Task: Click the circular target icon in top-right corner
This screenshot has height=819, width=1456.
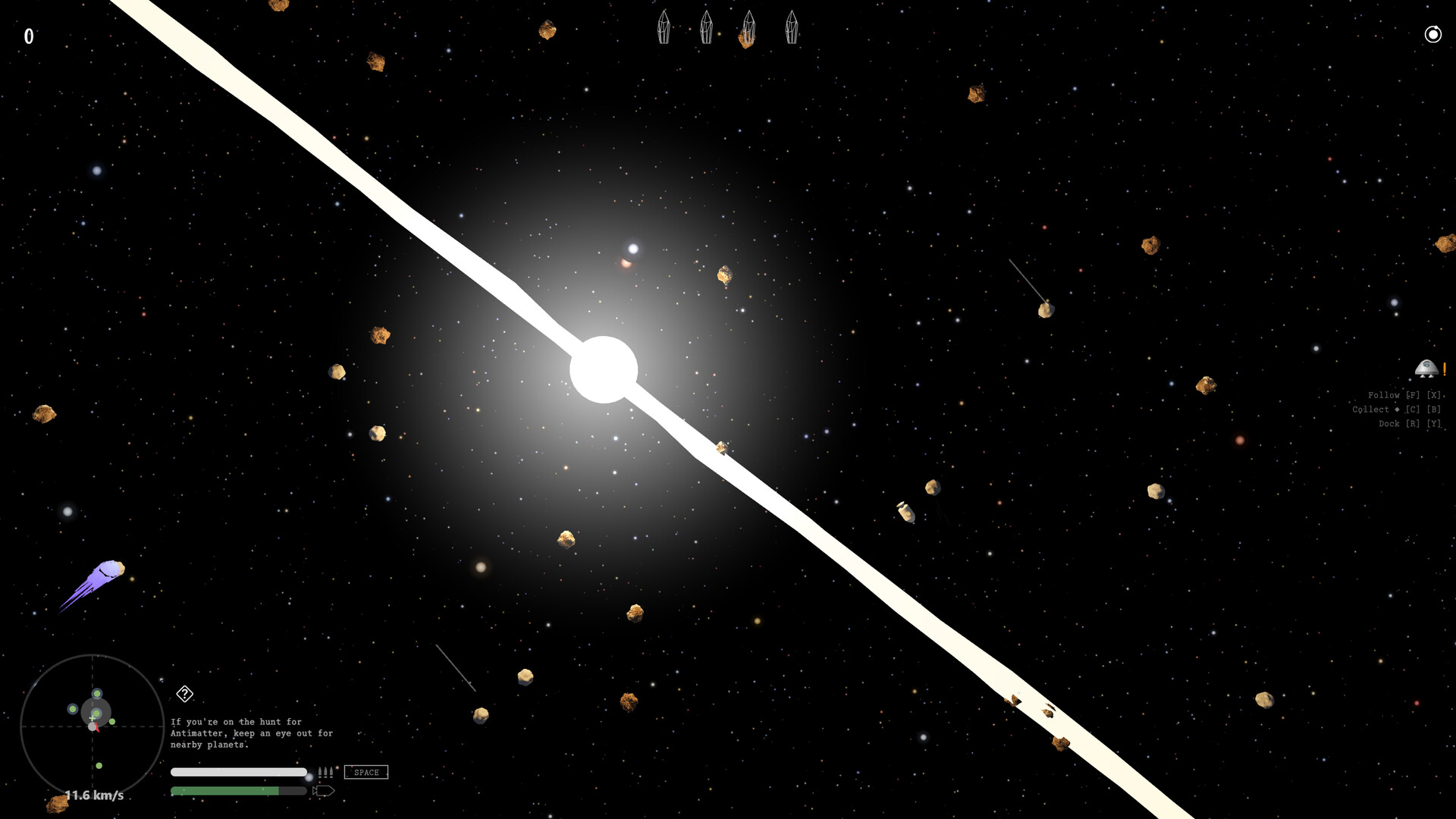Action: click(1432, 35)
